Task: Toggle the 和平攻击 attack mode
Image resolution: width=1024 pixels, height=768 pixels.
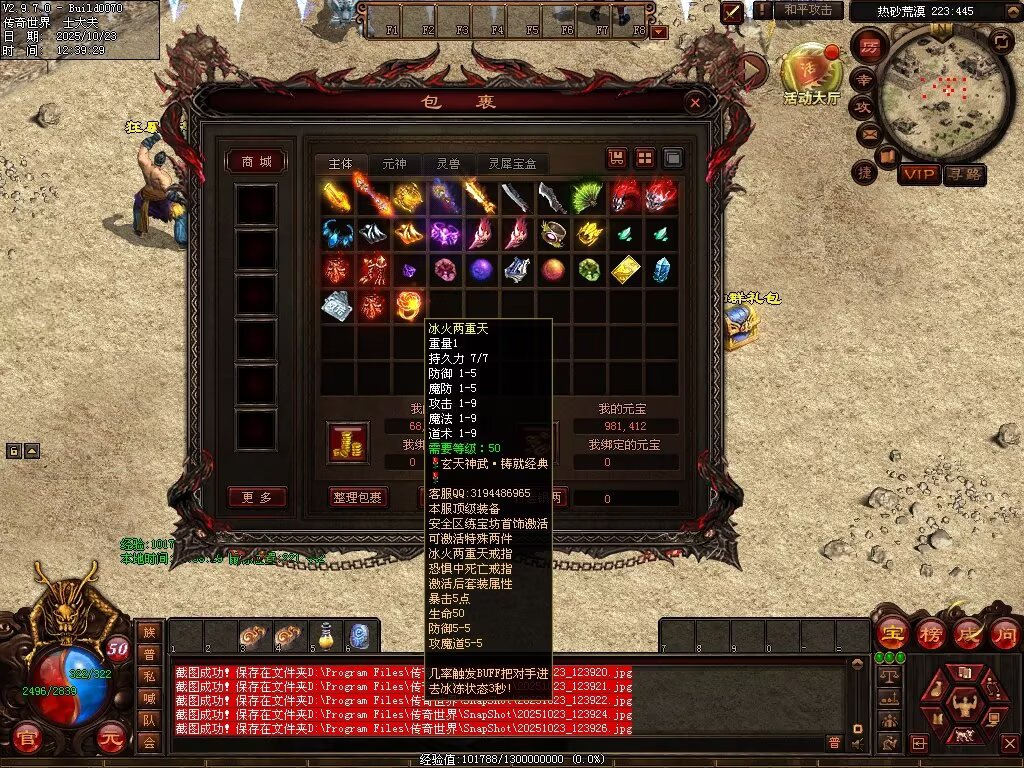Action: 807,10
